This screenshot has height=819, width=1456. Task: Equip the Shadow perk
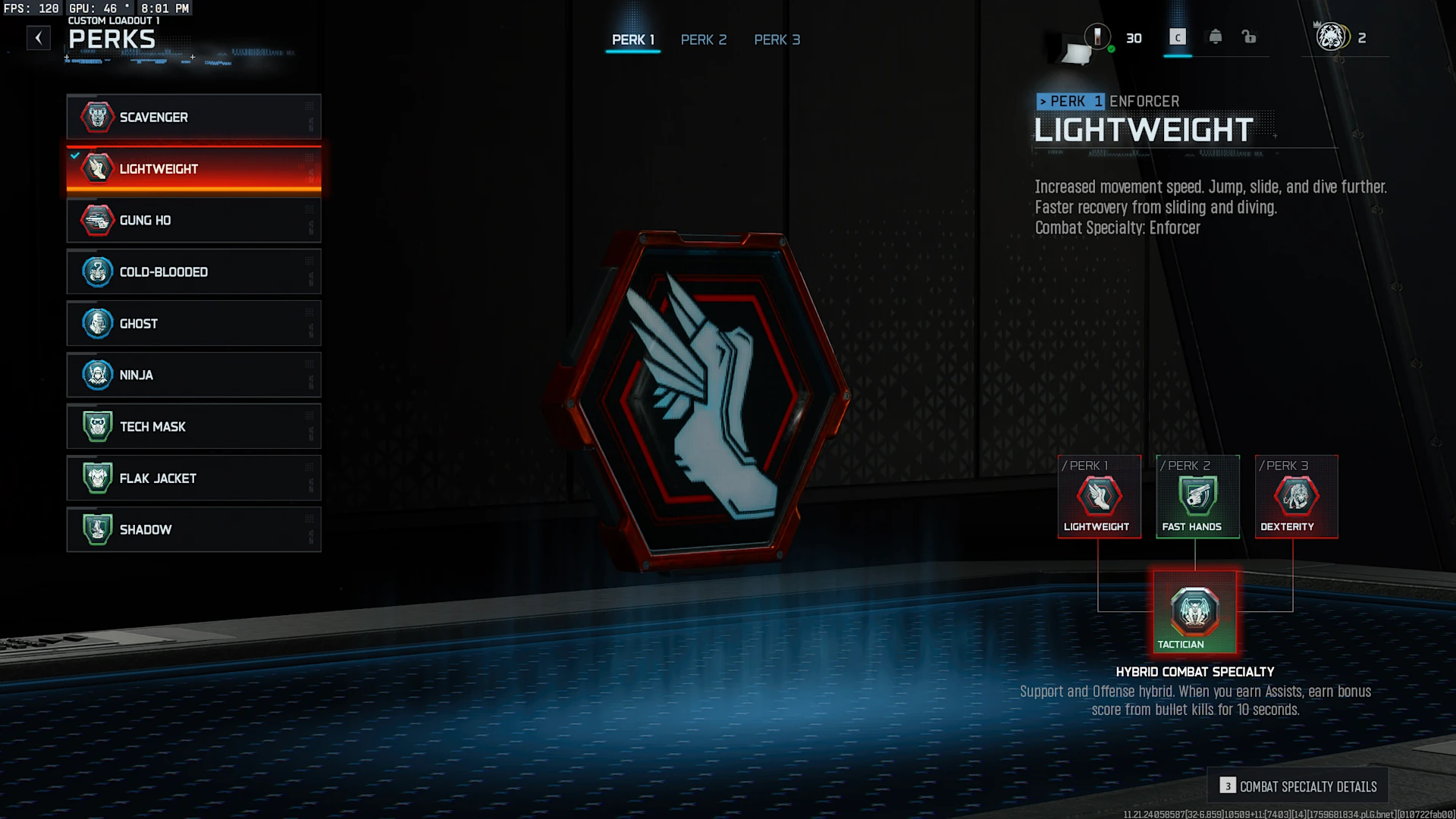193,529
